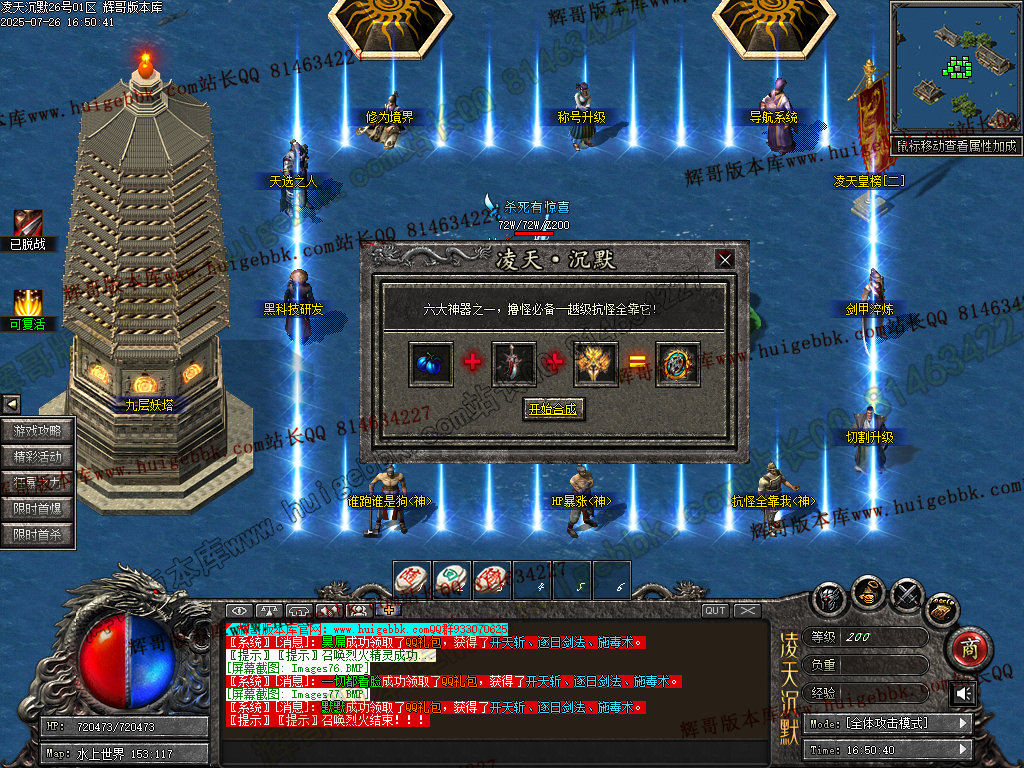The image size is (1024, 768).
Task: Select the golden winged armor ingredient slot
Action: (595, 363)
